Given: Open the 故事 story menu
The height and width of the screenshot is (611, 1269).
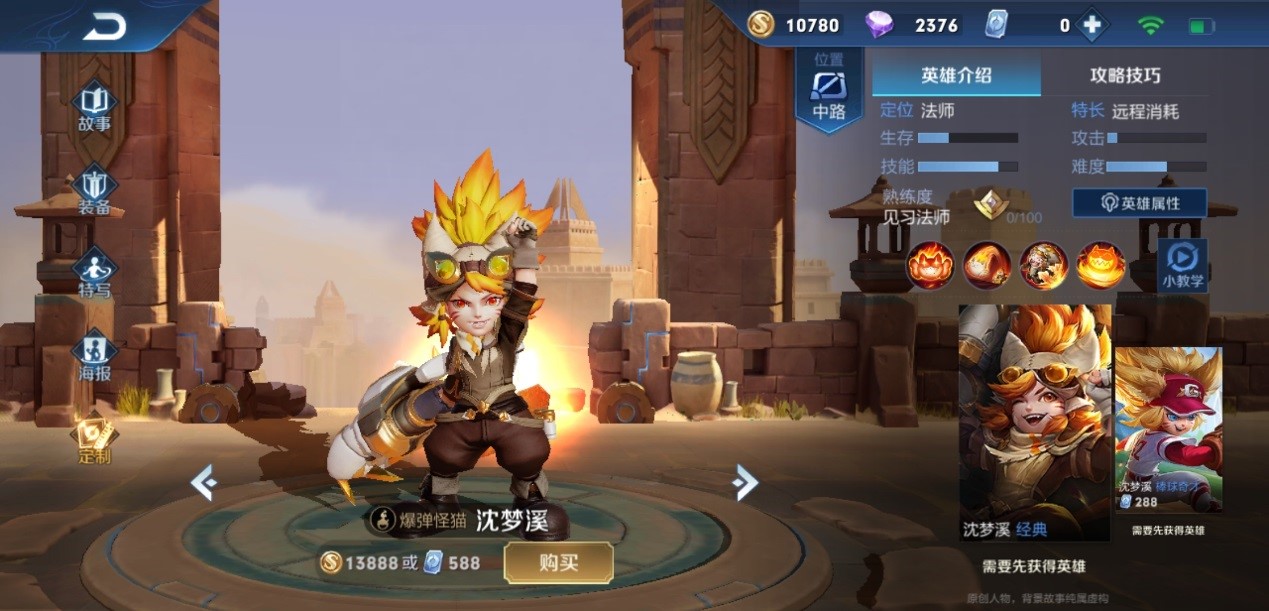Looking at the screenshot, I should [x=95, y=108].
